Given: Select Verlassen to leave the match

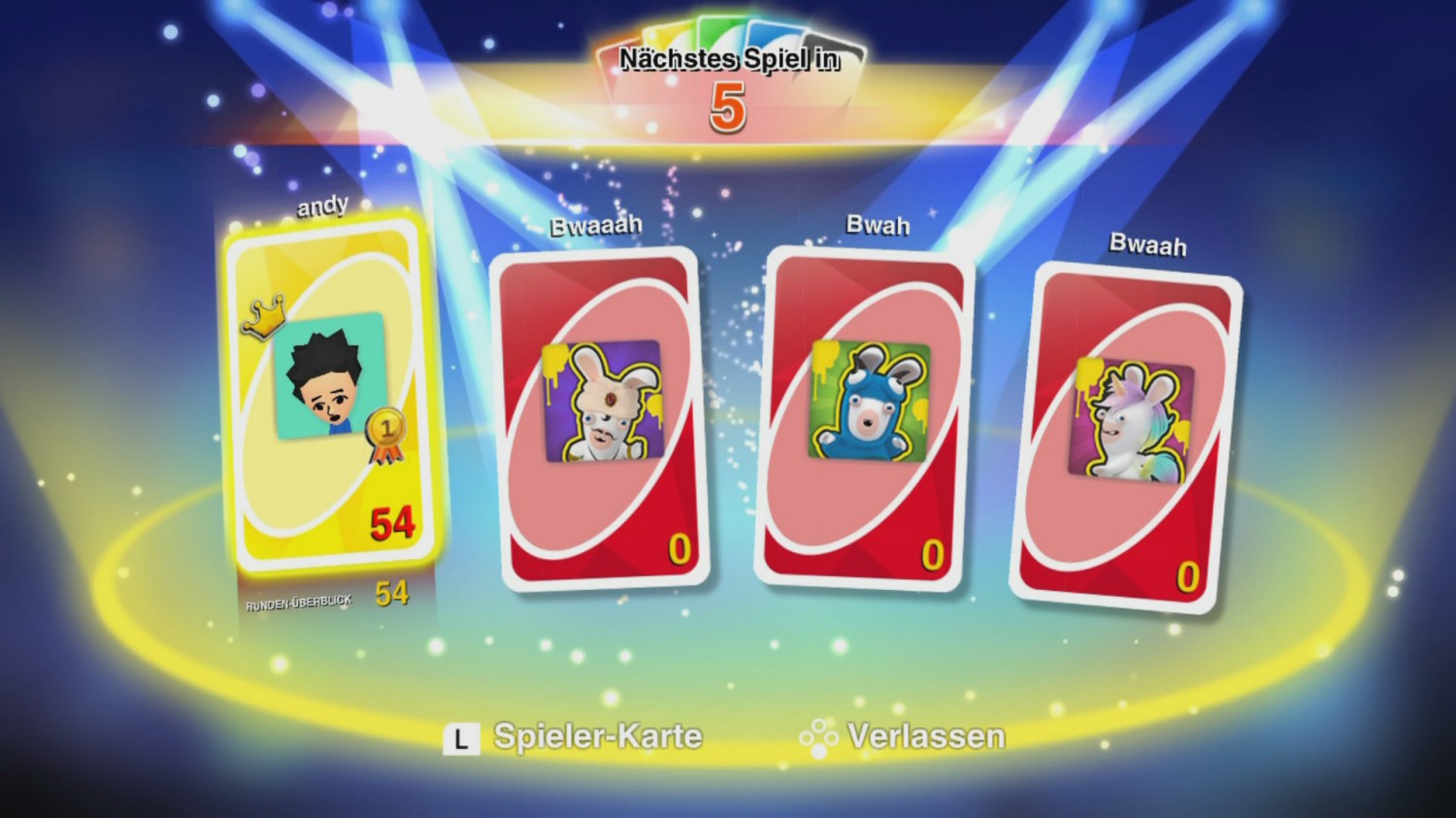Looking at the screenshot, I should [926, 736].
